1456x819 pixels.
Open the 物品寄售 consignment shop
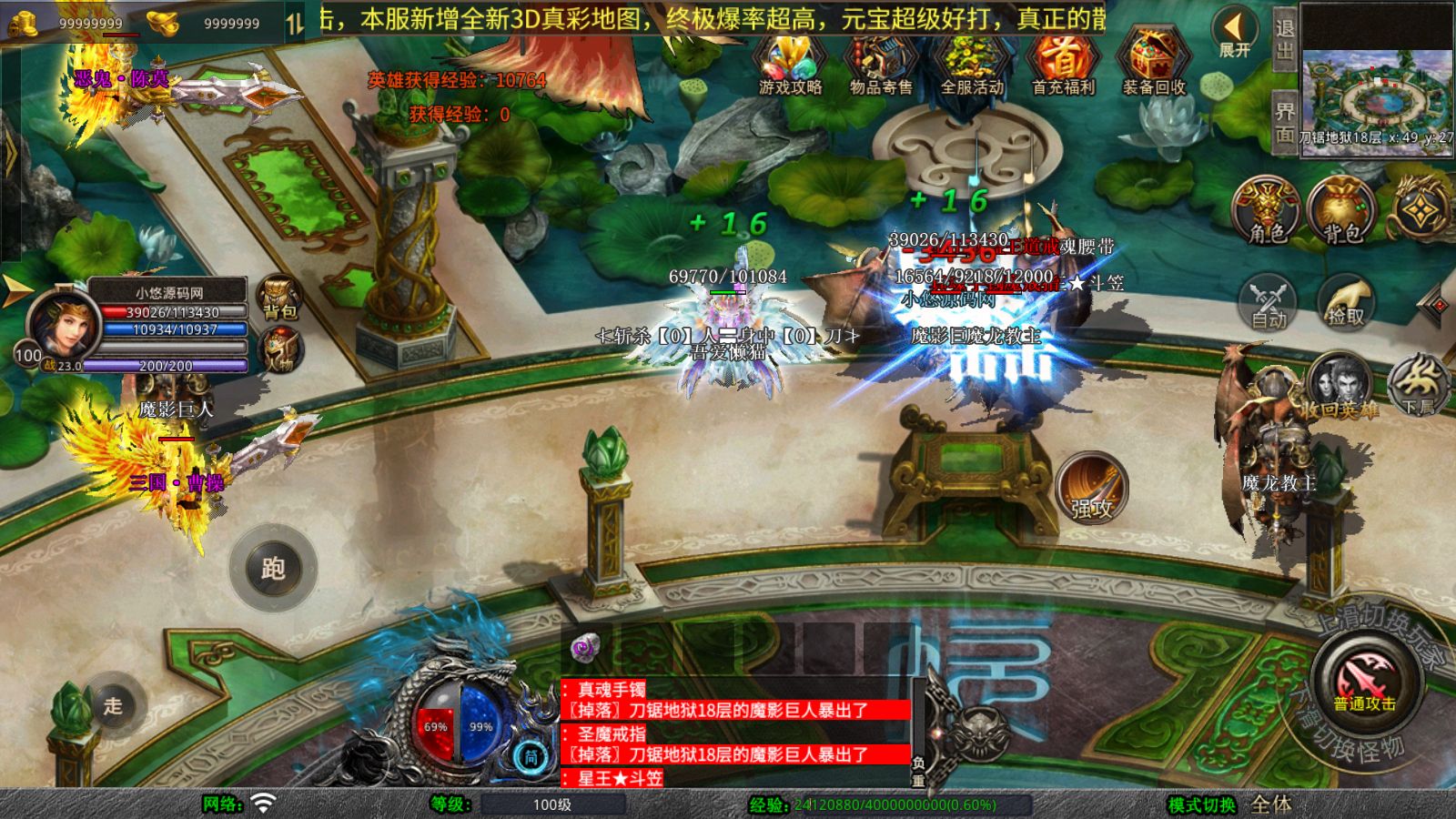880,64
